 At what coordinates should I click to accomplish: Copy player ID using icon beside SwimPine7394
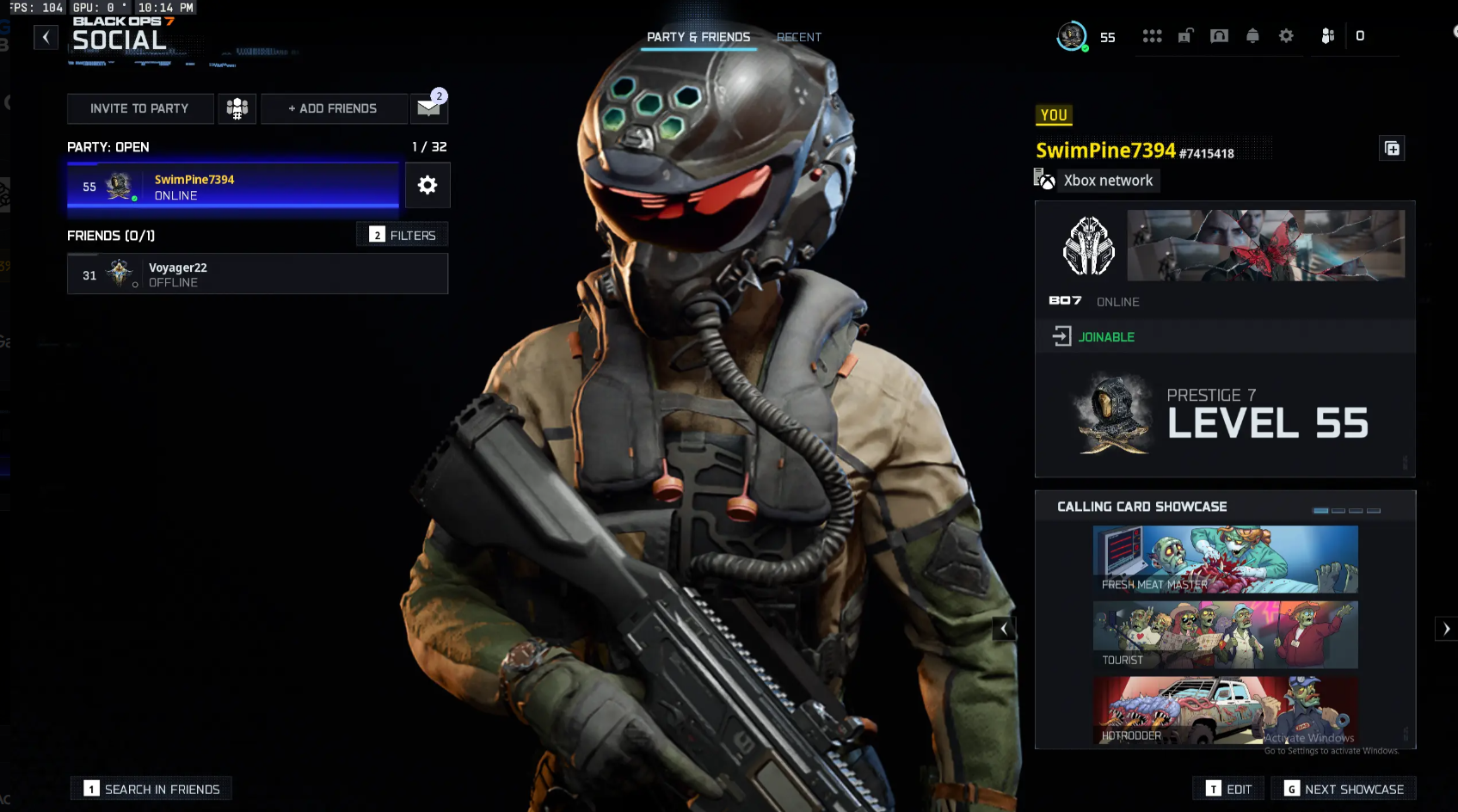[x=1392, y=148]
